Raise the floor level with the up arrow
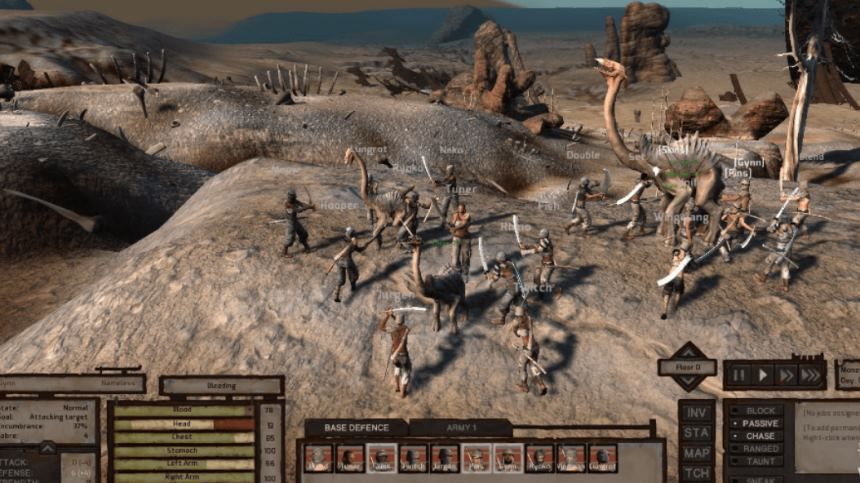Viewport: 860px width, 483px height. coord(687,351)
